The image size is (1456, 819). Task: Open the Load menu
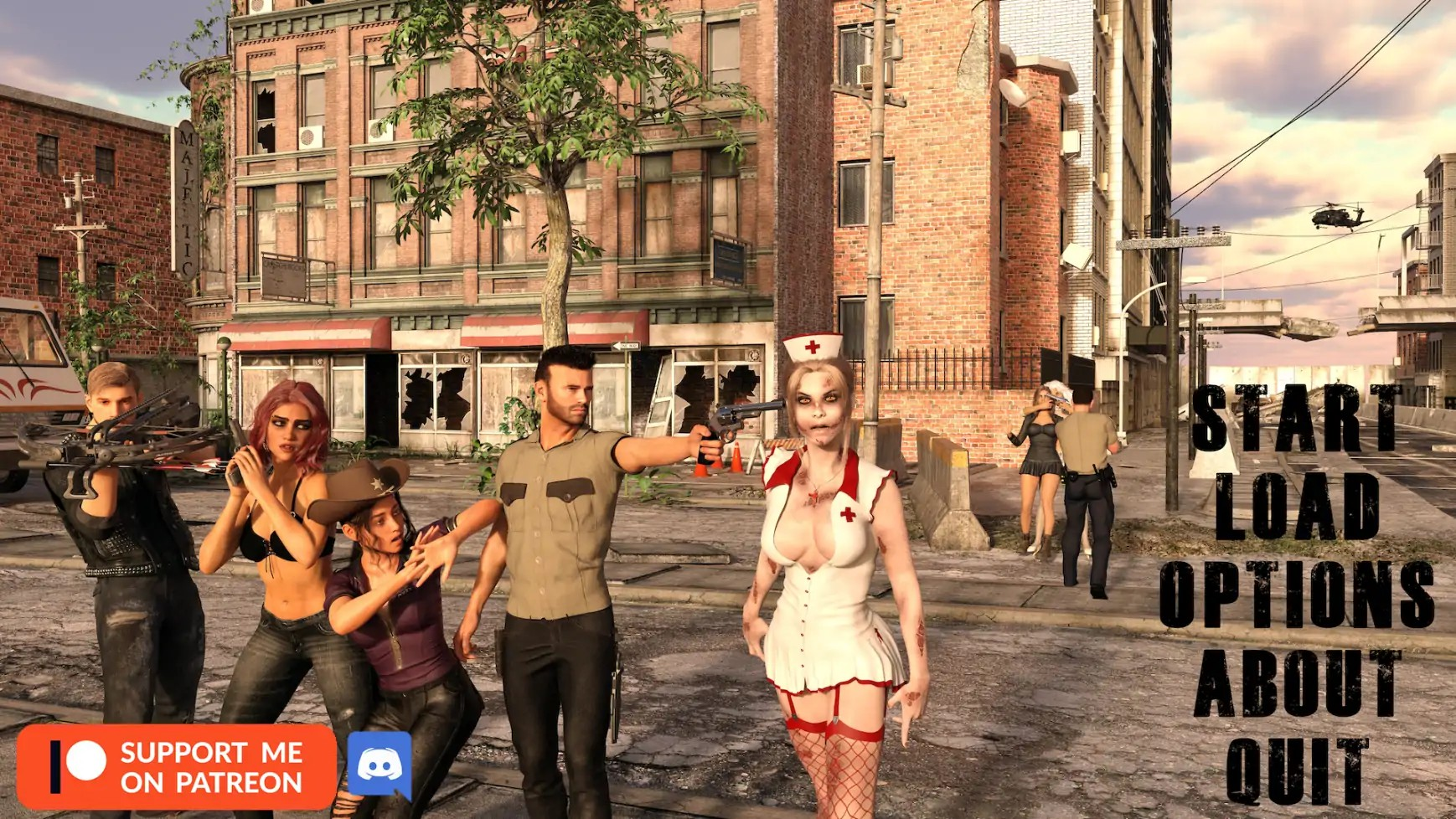[1297, 506]
